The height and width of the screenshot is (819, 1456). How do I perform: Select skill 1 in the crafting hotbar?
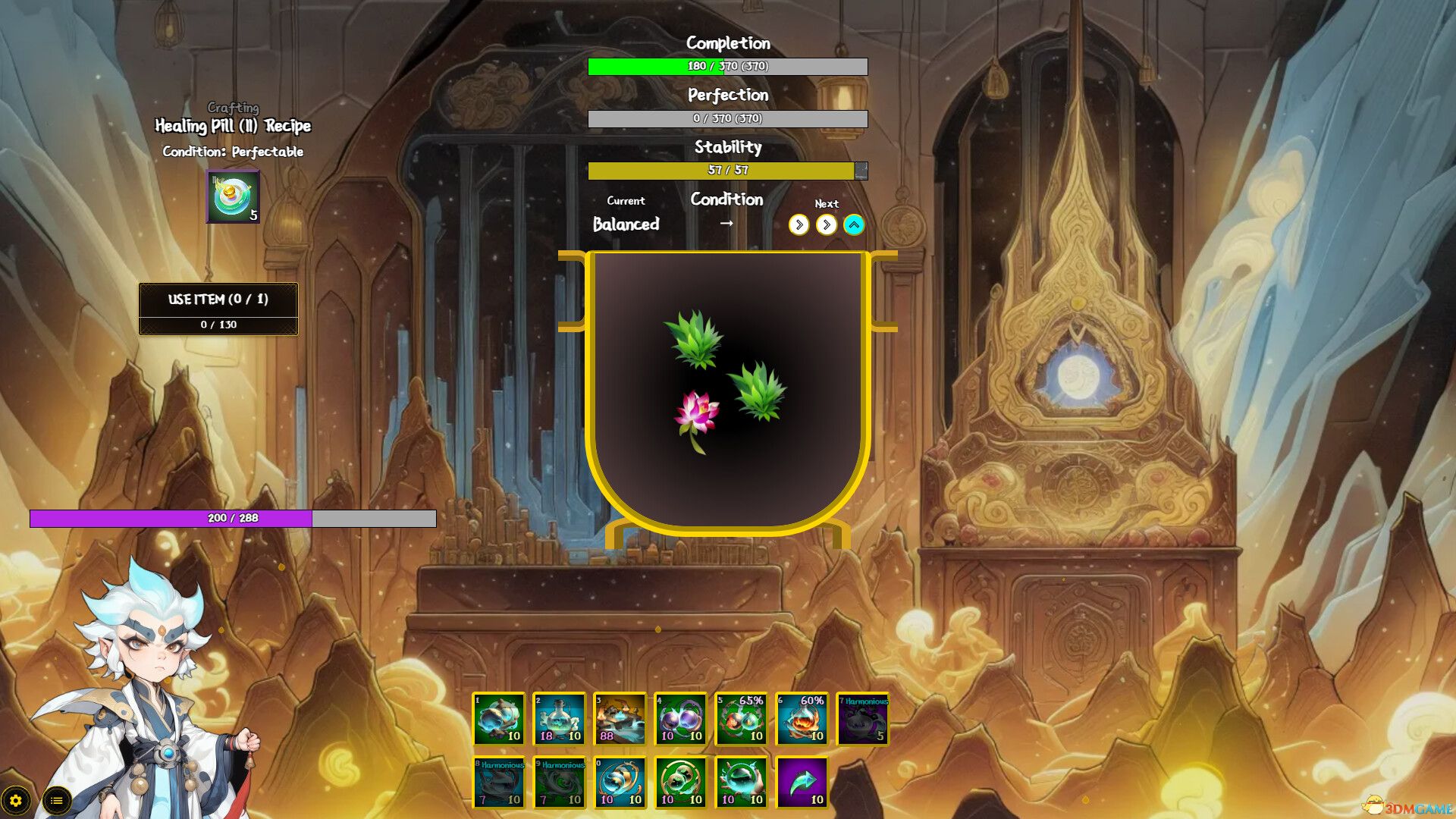tap(500, 720)
